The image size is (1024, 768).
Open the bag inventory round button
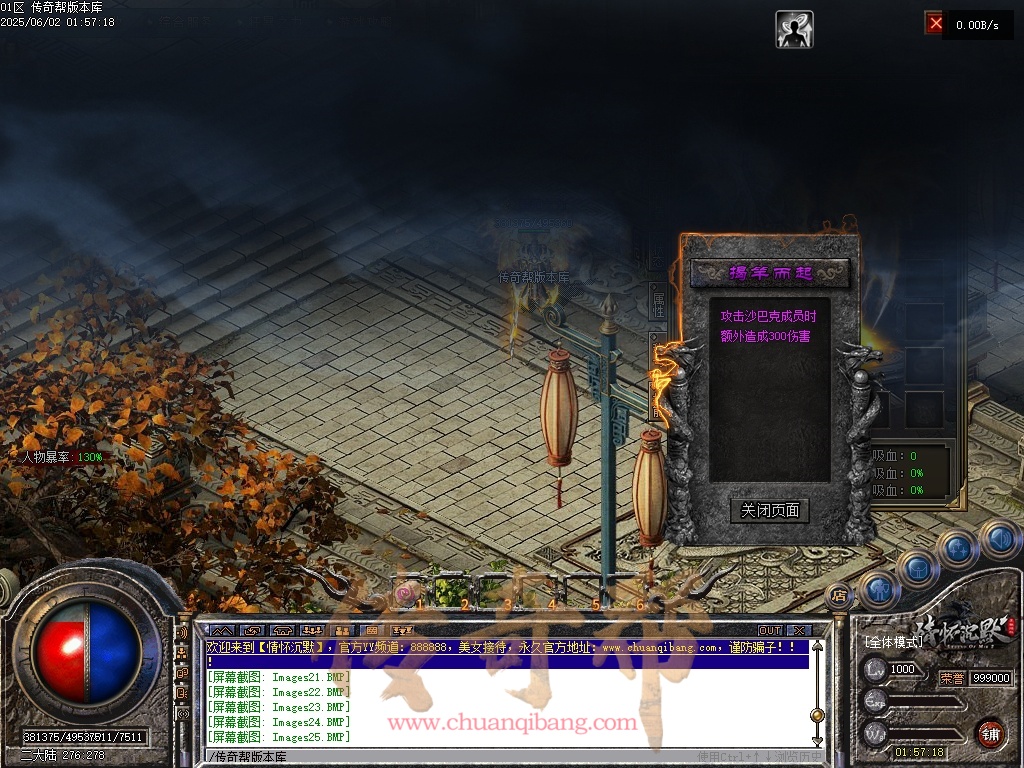[x=918, y=568]
